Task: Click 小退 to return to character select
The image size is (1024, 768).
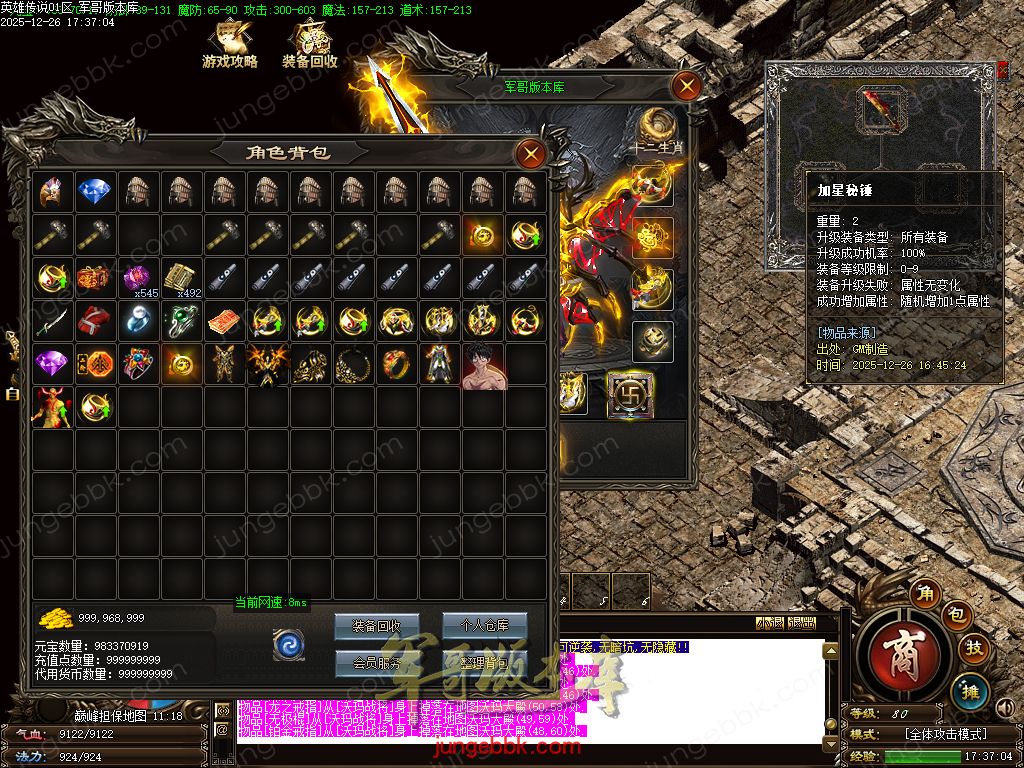Action: pos(770,623)
